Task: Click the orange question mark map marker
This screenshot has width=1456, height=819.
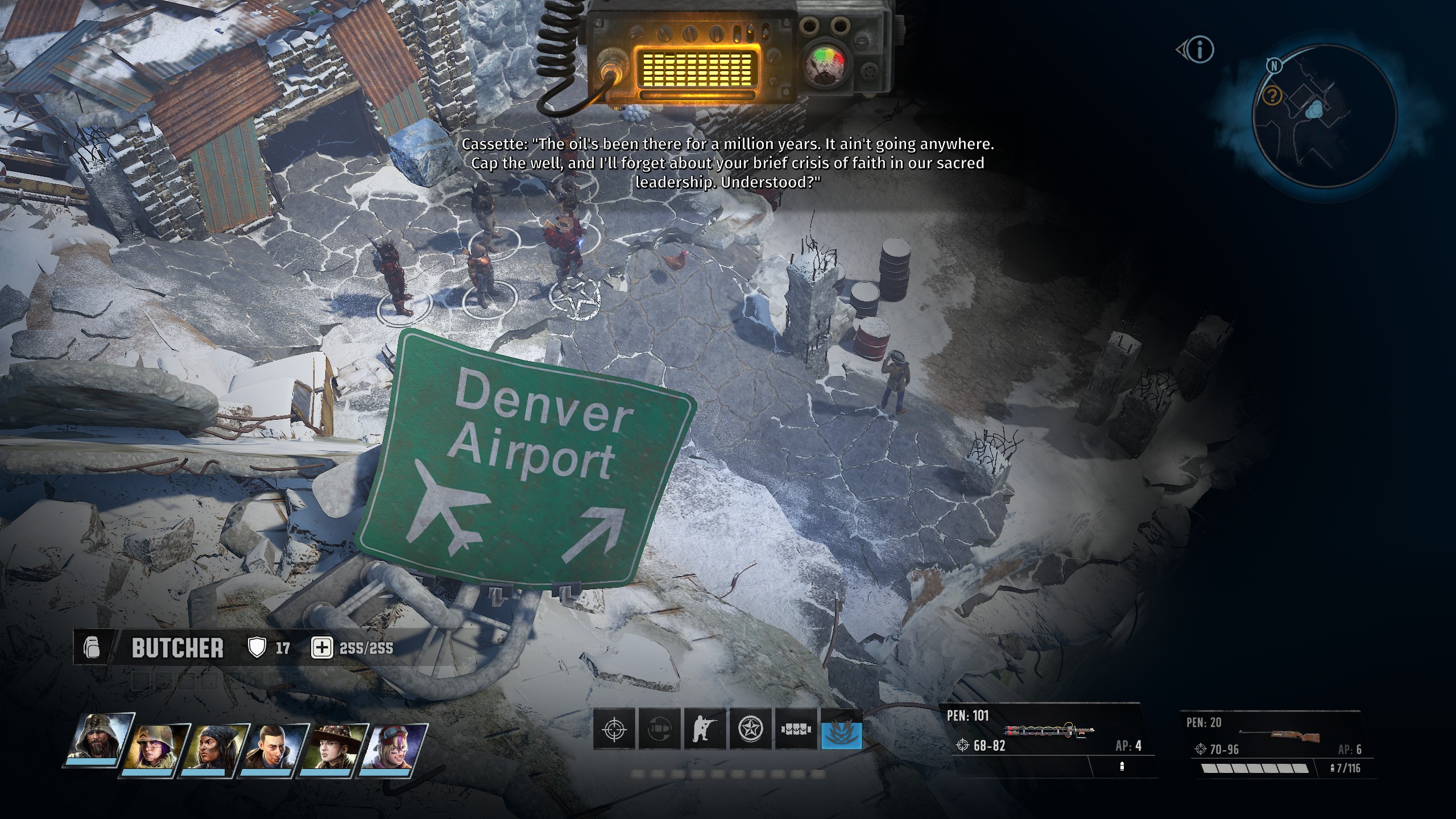Action: point(1272,96)
